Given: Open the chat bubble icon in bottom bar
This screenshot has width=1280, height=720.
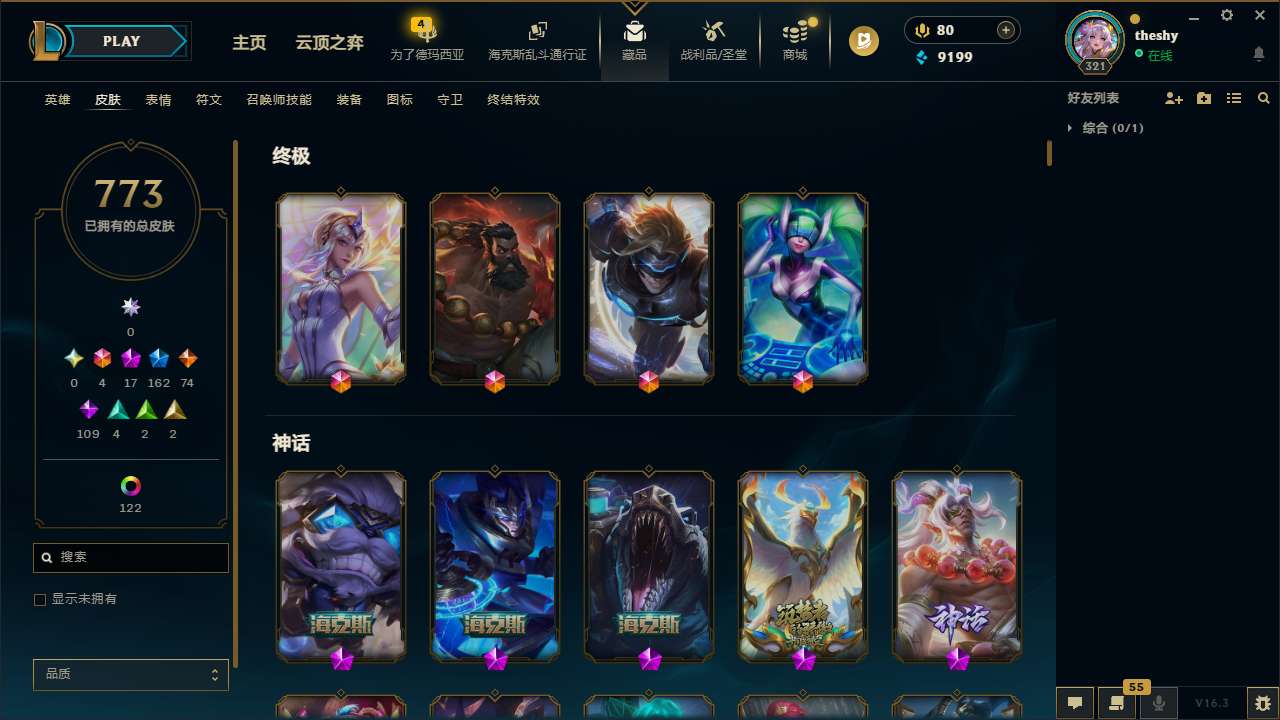Looking at the screenshot, I should [1073, 703].
